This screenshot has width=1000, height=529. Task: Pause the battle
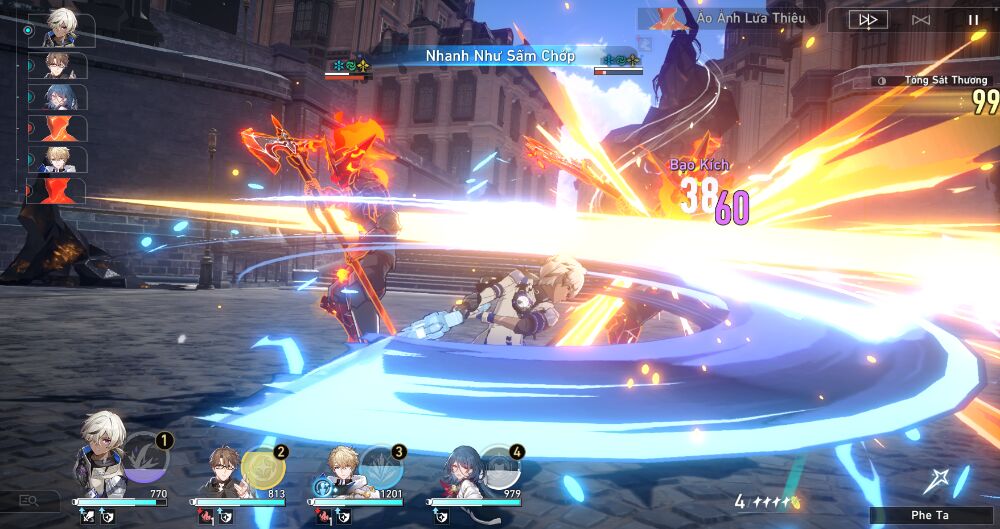(973, 19)
